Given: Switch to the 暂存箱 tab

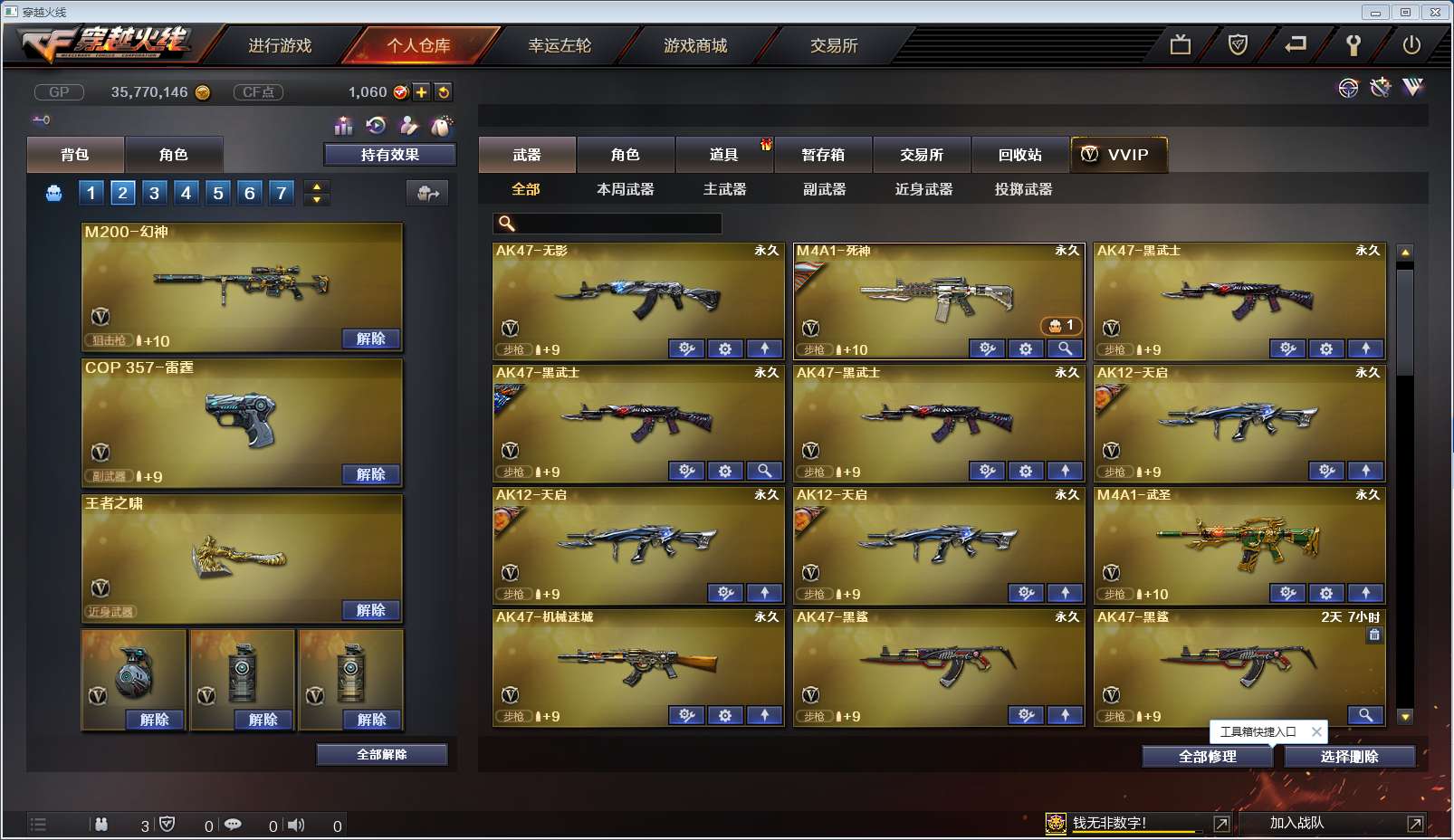Looking at the screenshot, I should (x=820, y=155).
